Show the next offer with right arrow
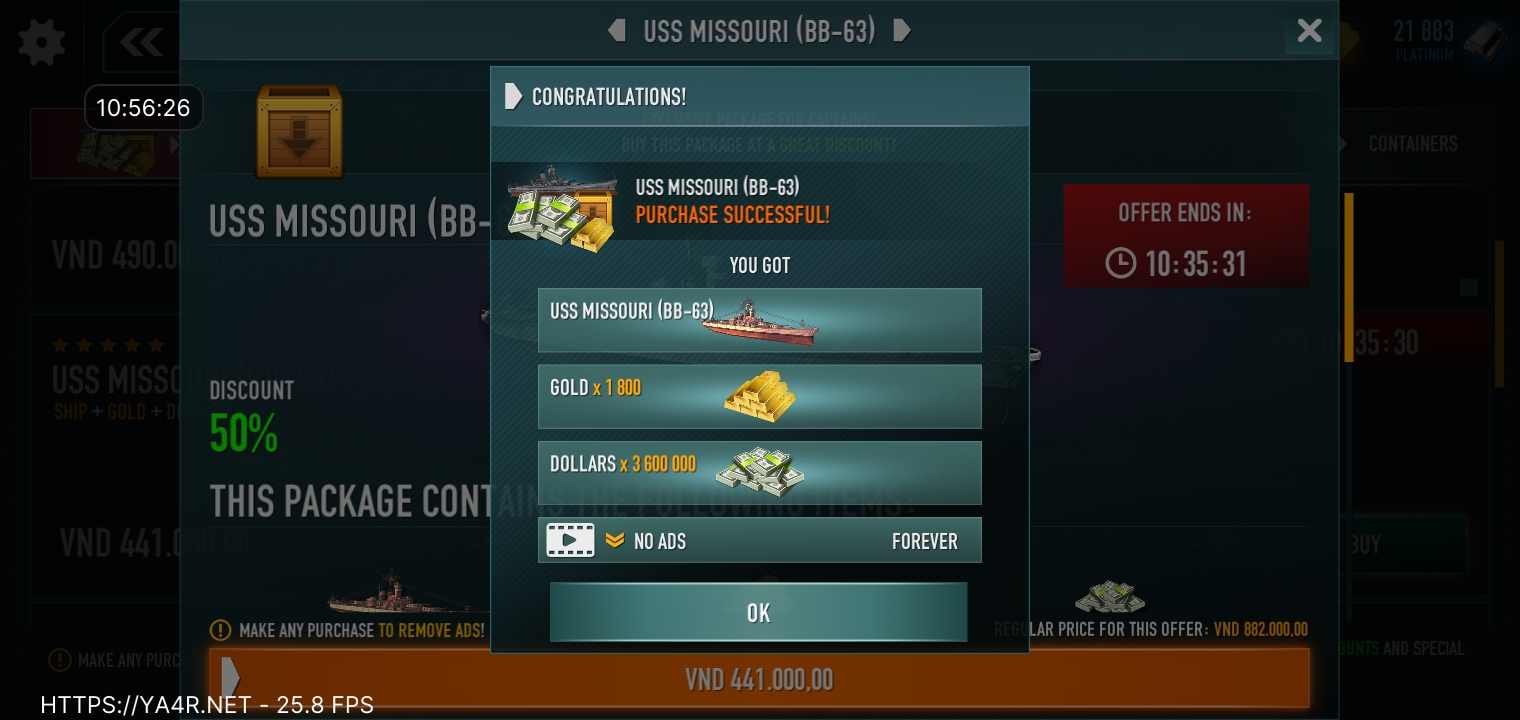The width and height of the screenshot is (1520, 720). [901, 31]
